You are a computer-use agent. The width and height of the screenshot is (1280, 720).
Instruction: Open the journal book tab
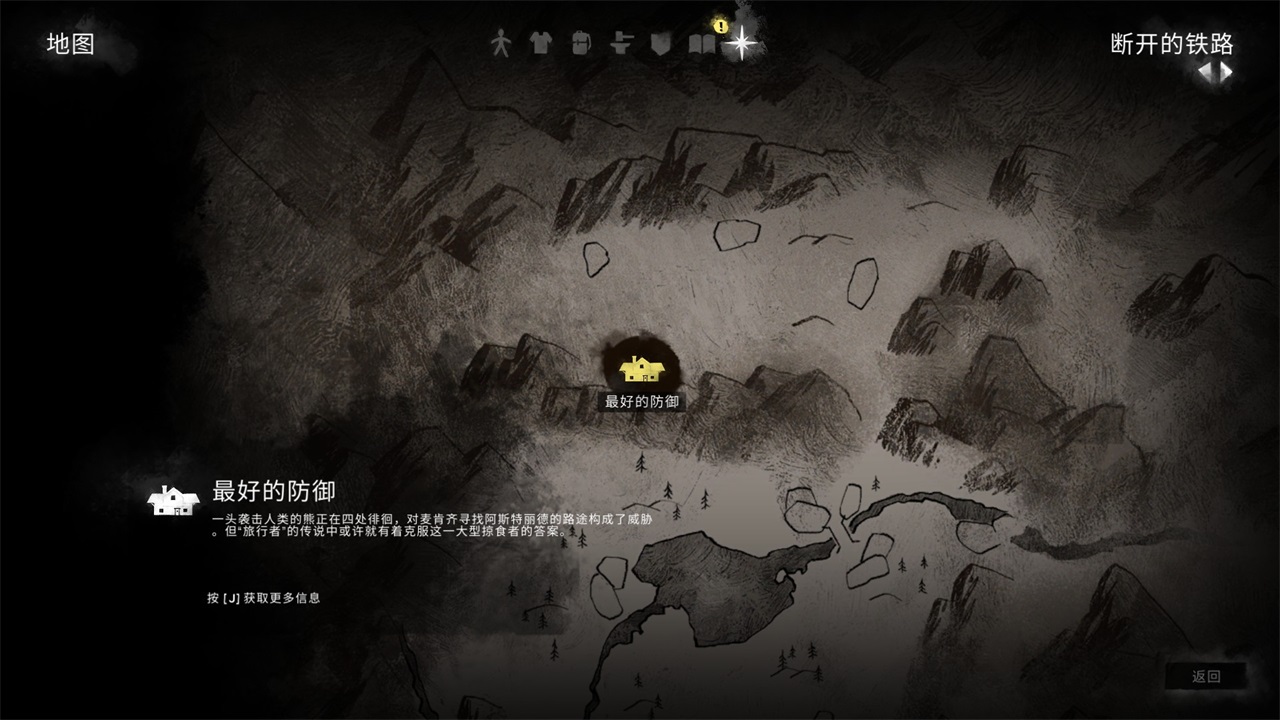click(702, 44)
